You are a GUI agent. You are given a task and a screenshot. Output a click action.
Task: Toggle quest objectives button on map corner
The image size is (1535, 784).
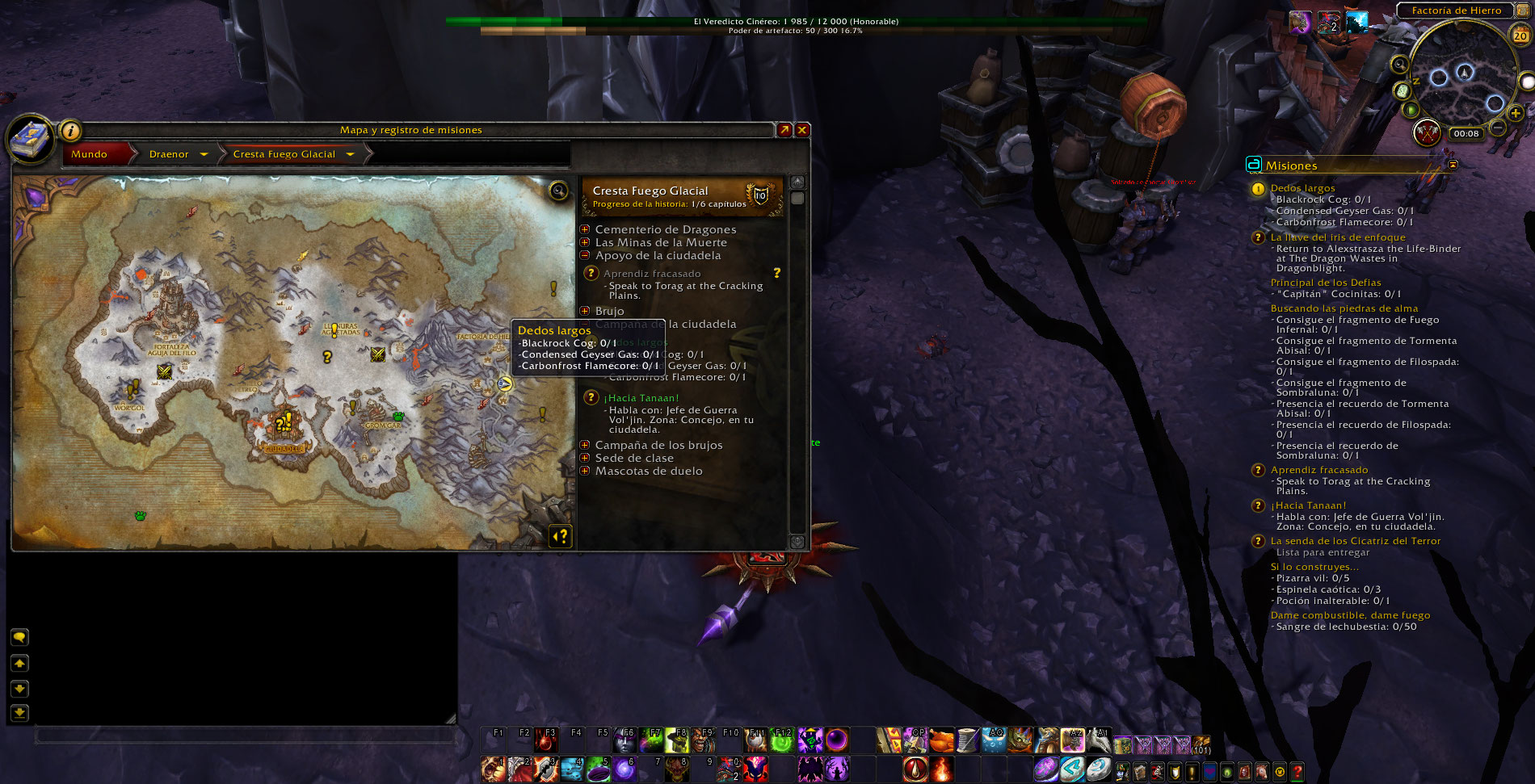[561, 535]
